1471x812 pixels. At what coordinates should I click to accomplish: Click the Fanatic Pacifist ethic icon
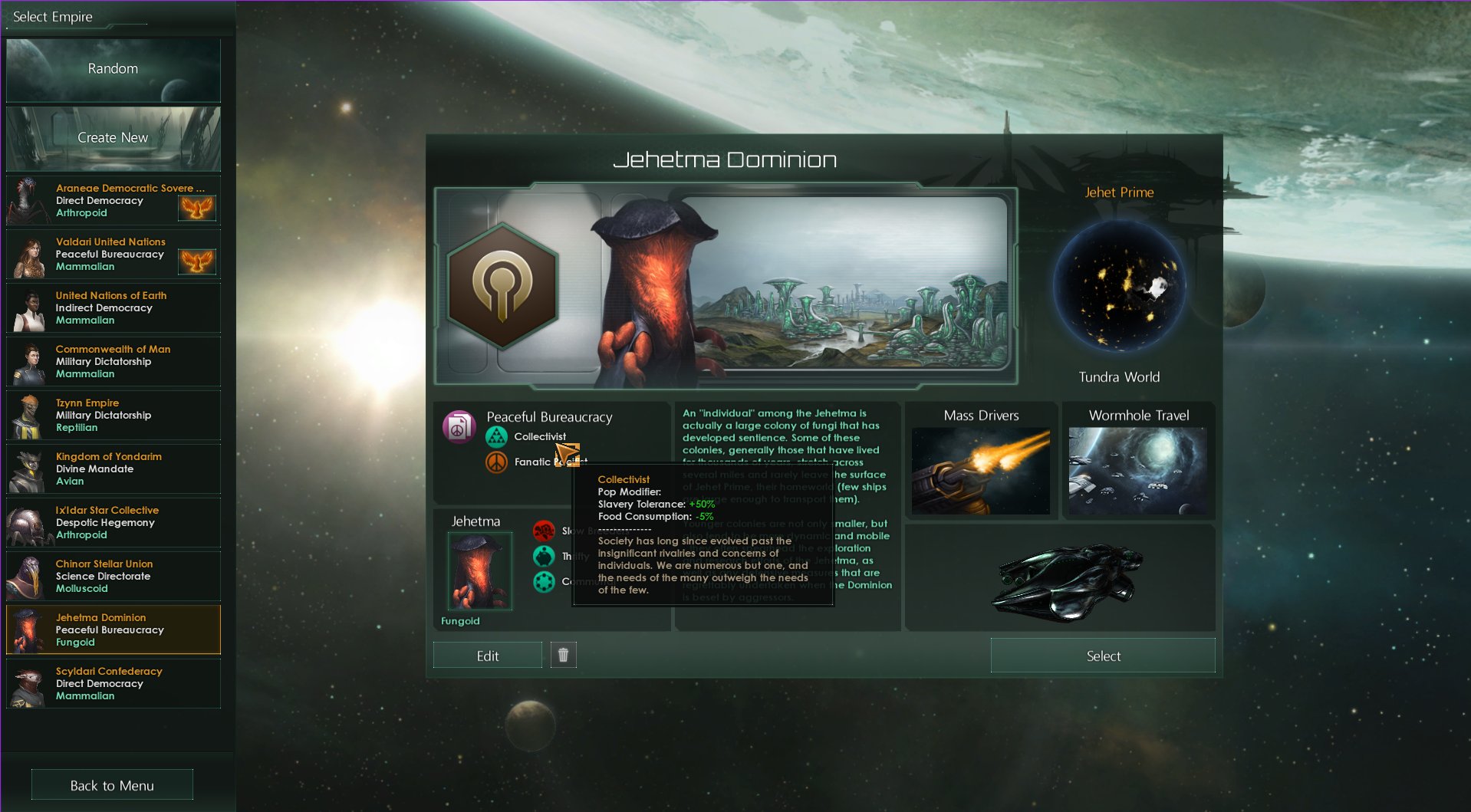(x=497, y=462)
